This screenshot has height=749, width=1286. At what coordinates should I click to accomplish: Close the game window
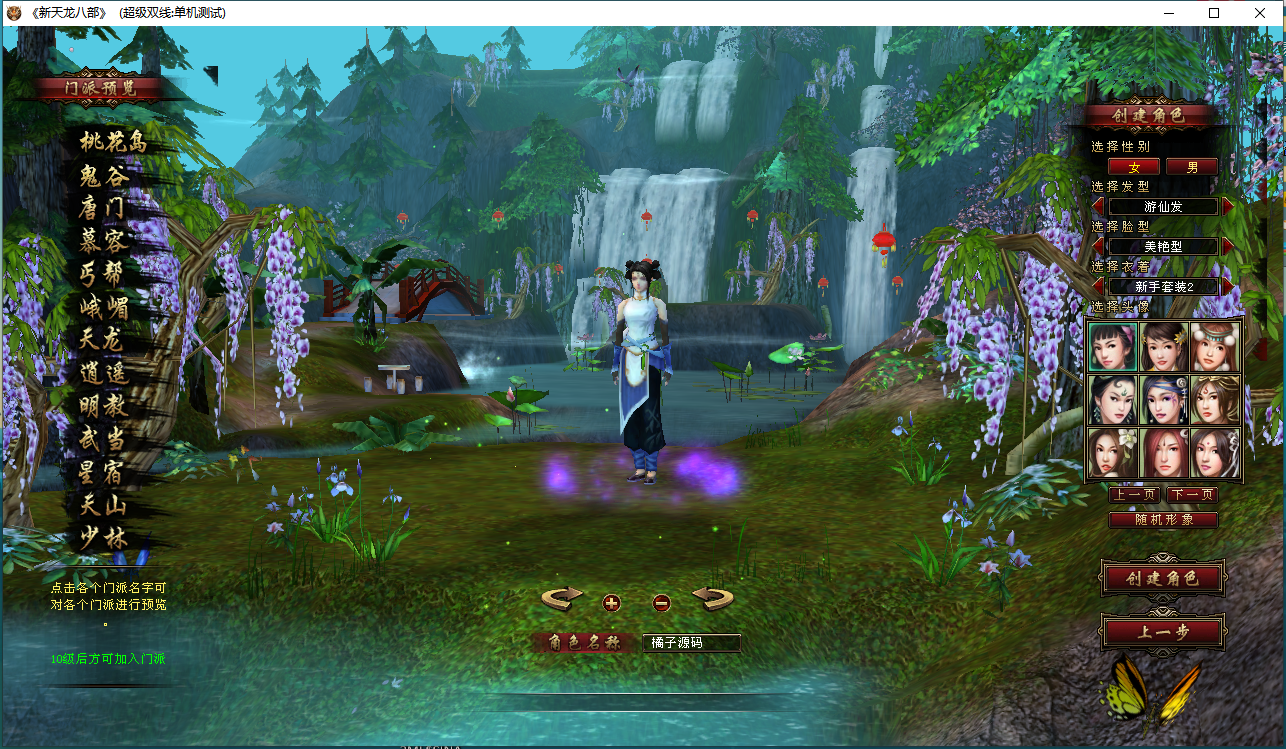1261,13
